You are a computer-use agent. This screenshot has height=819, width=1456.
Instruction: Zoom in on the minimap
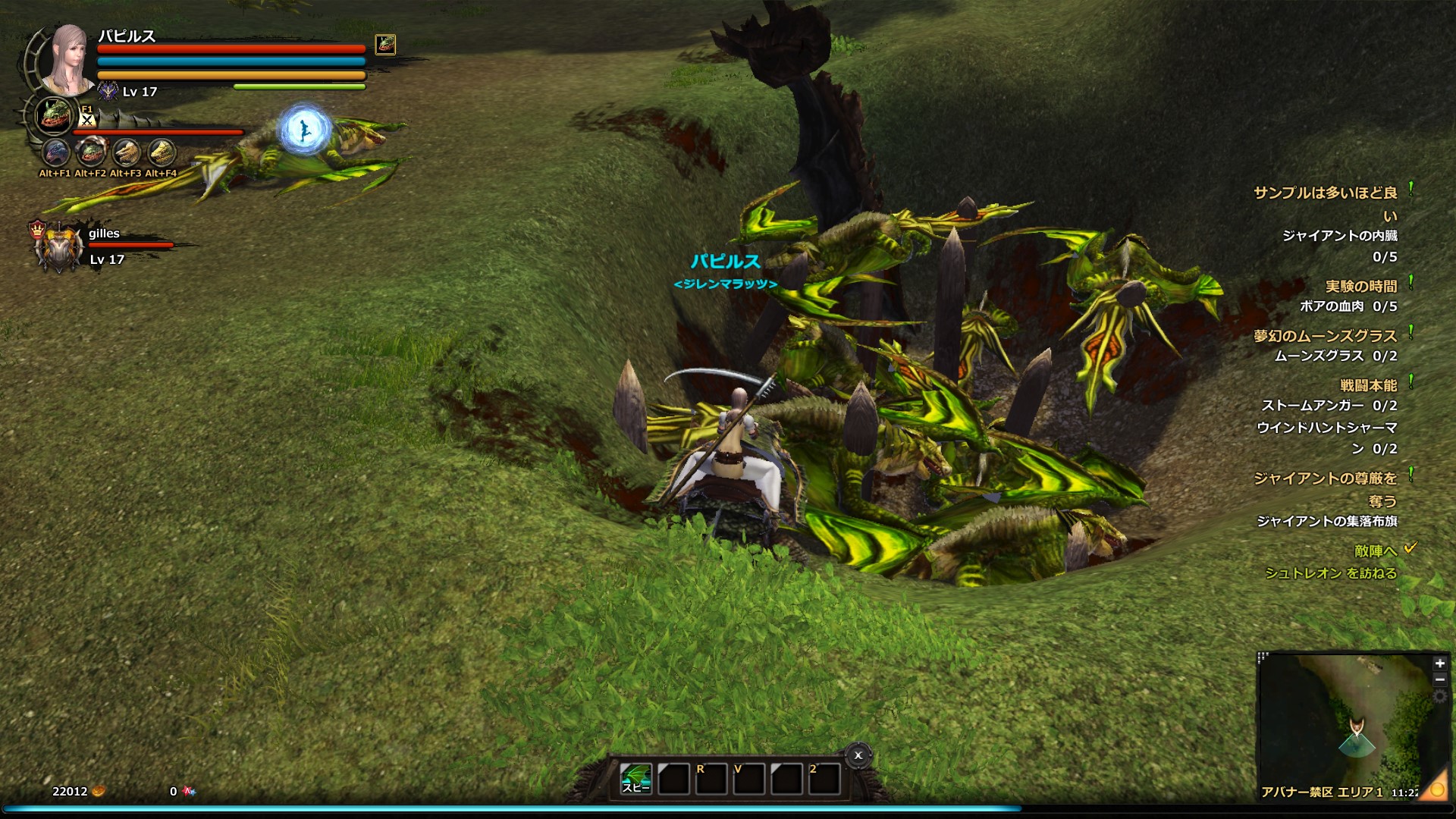pyautogui.click(x=1439, y=664)
